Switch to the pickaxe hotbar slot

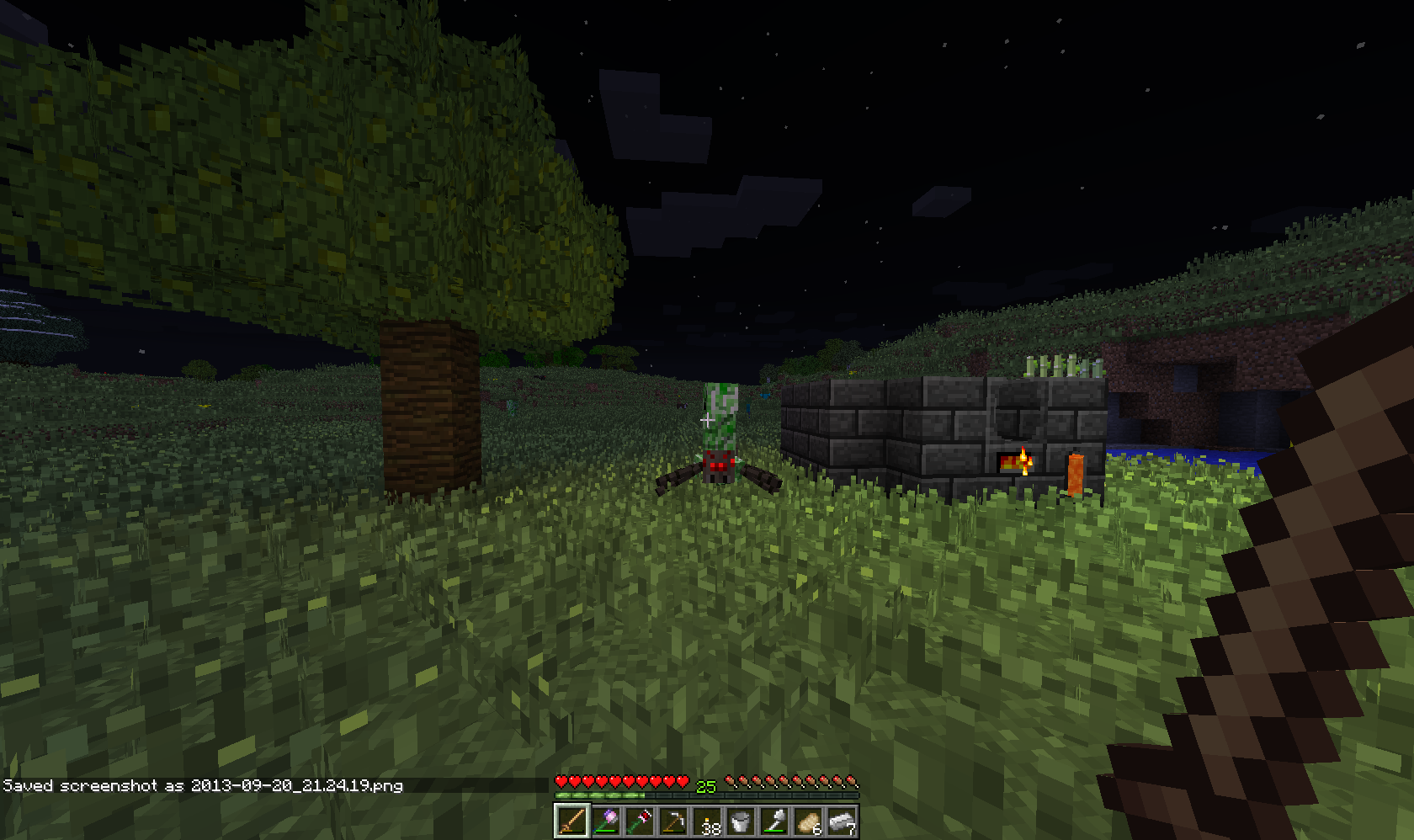[x=673, y=821]
